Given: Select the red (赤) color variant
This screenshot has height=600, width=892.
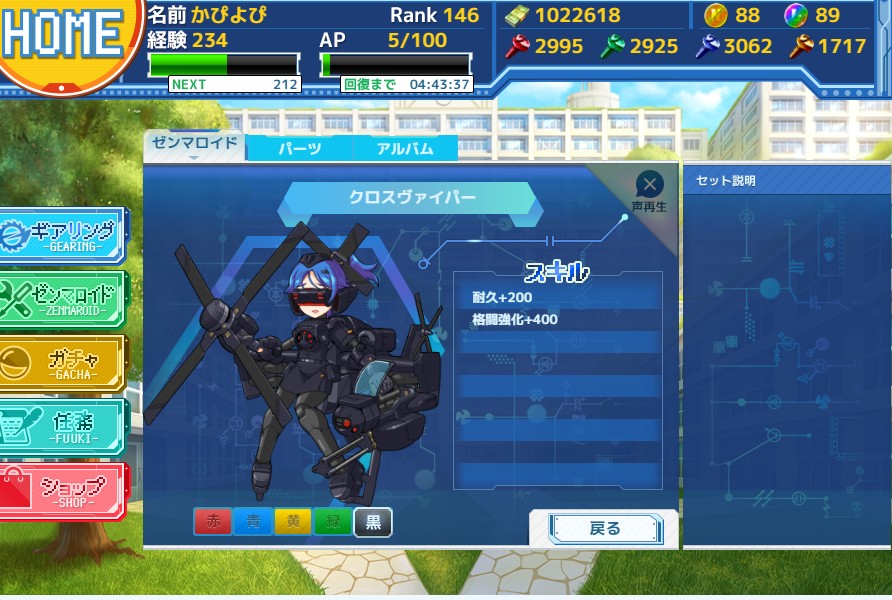Looking at the screenshot, I should 212,523.
